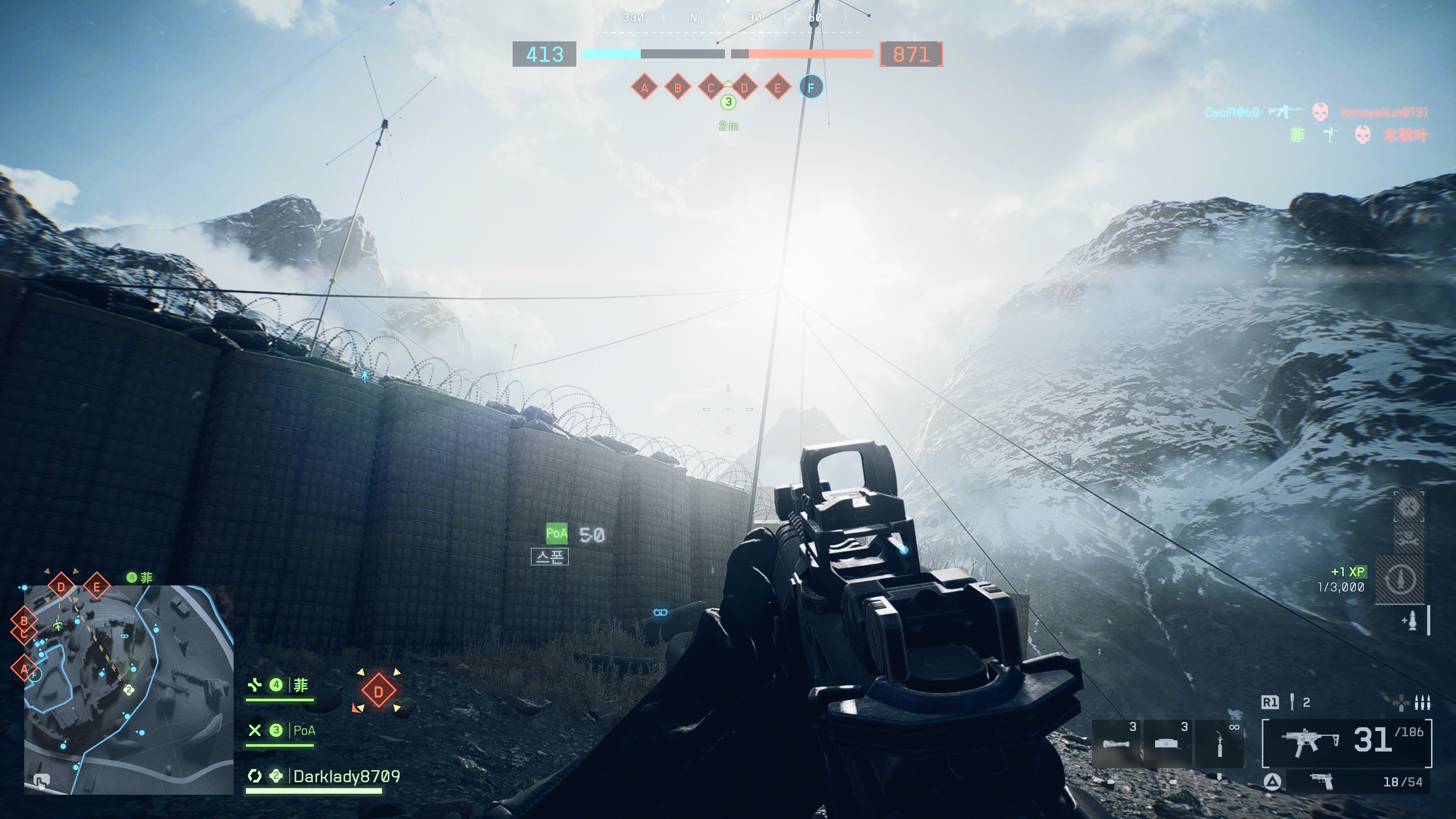
Task: Click the ammo resupply cooldown icon
Action: pyautogui.click(x=1400, y=579)
